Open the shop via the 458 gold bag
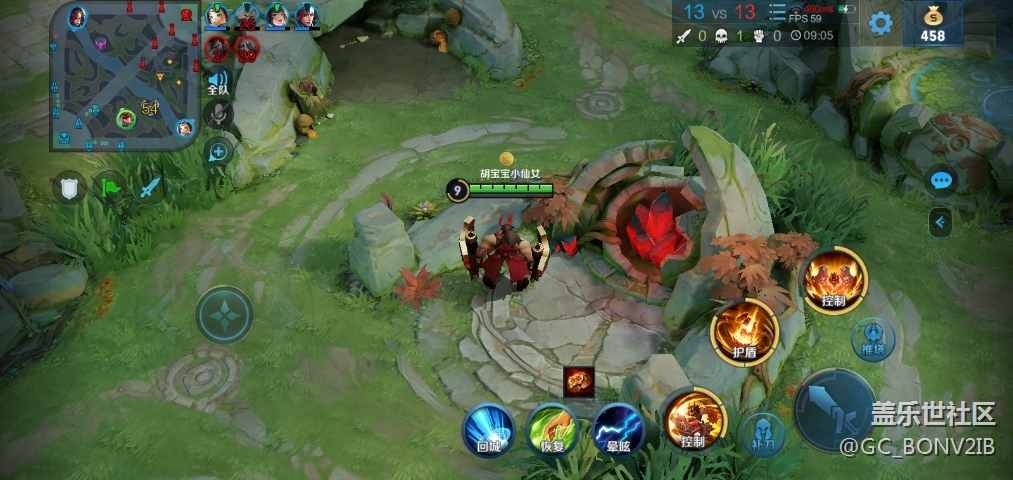Screen dimensions: 1013x480 point(932,23)
